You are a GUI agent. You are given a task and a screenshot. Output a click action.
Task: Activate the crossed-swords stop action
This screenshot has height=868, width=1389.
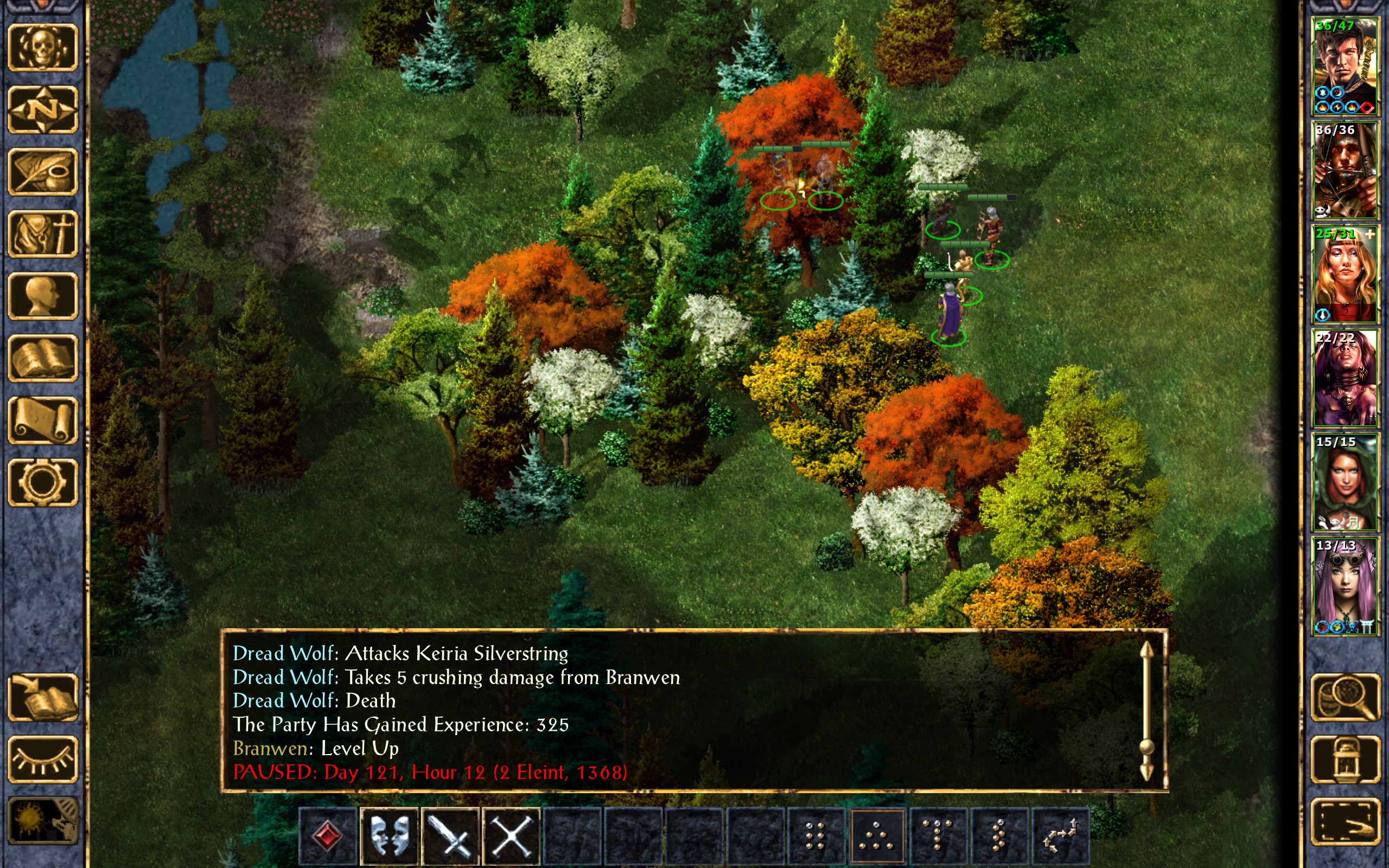511,836
